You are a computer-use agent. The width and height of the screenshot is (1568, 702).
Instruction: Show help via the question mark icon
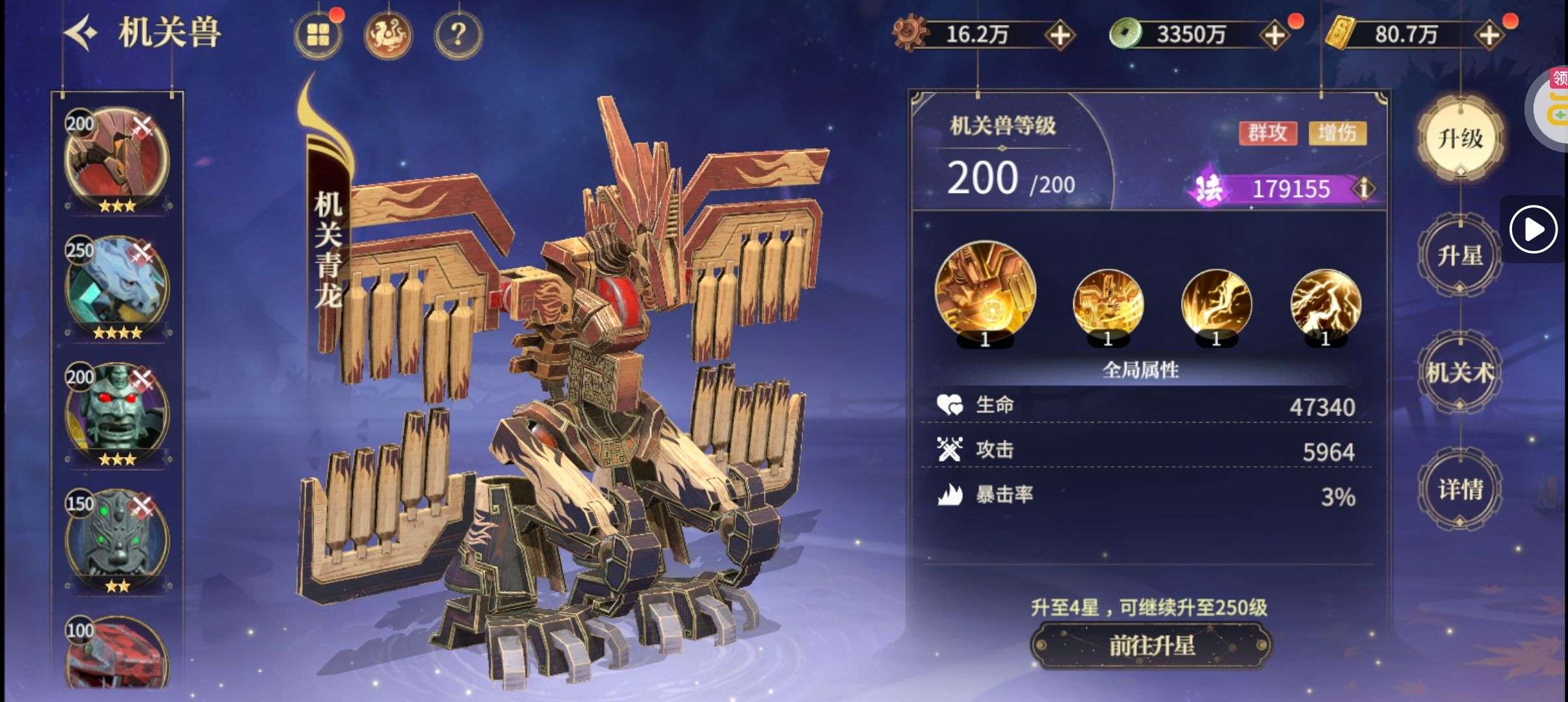tap(458, 34)
